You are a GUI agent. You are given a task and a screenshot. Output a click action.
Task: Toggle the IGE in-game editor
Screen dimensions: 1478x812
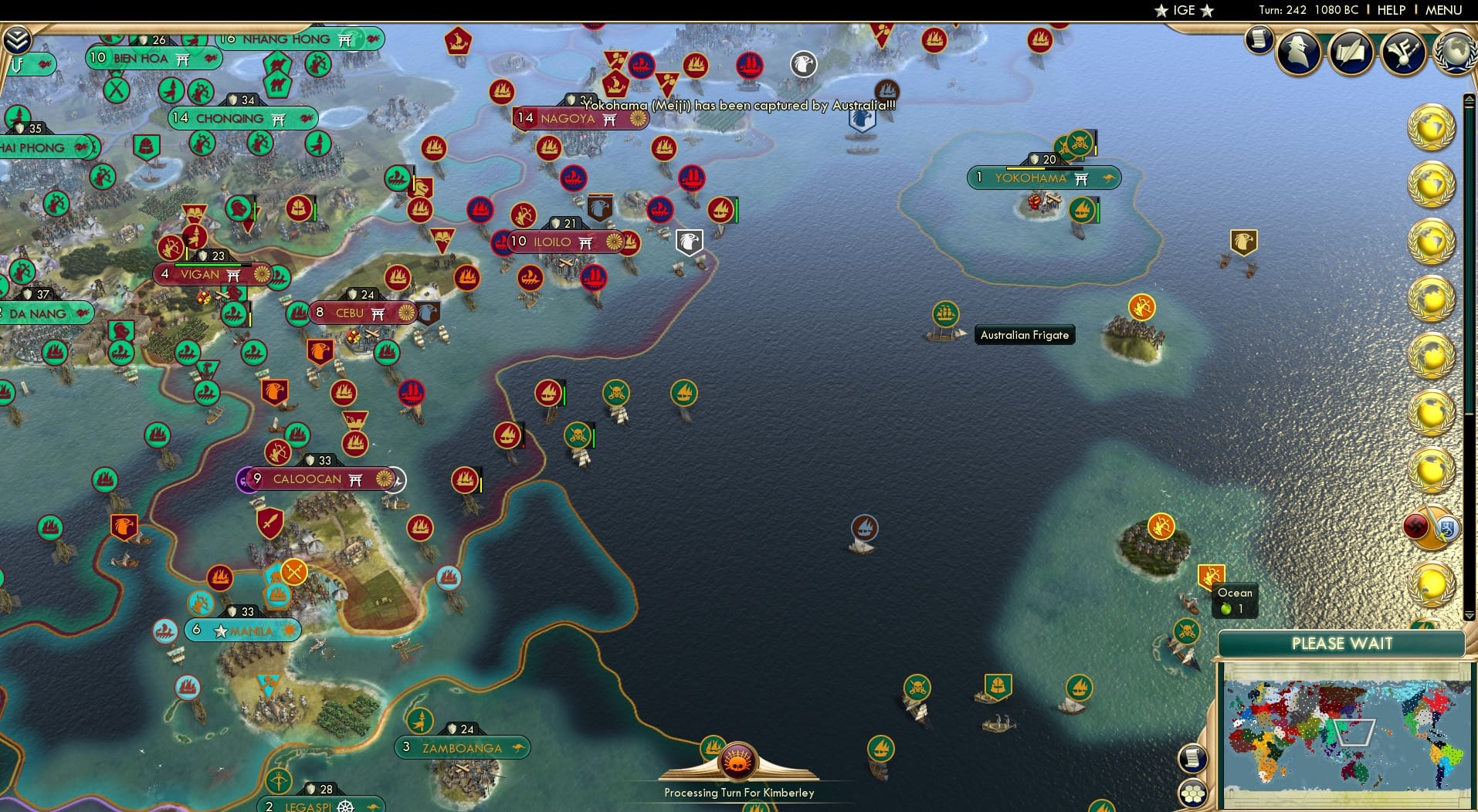(x=1183, y=11)
